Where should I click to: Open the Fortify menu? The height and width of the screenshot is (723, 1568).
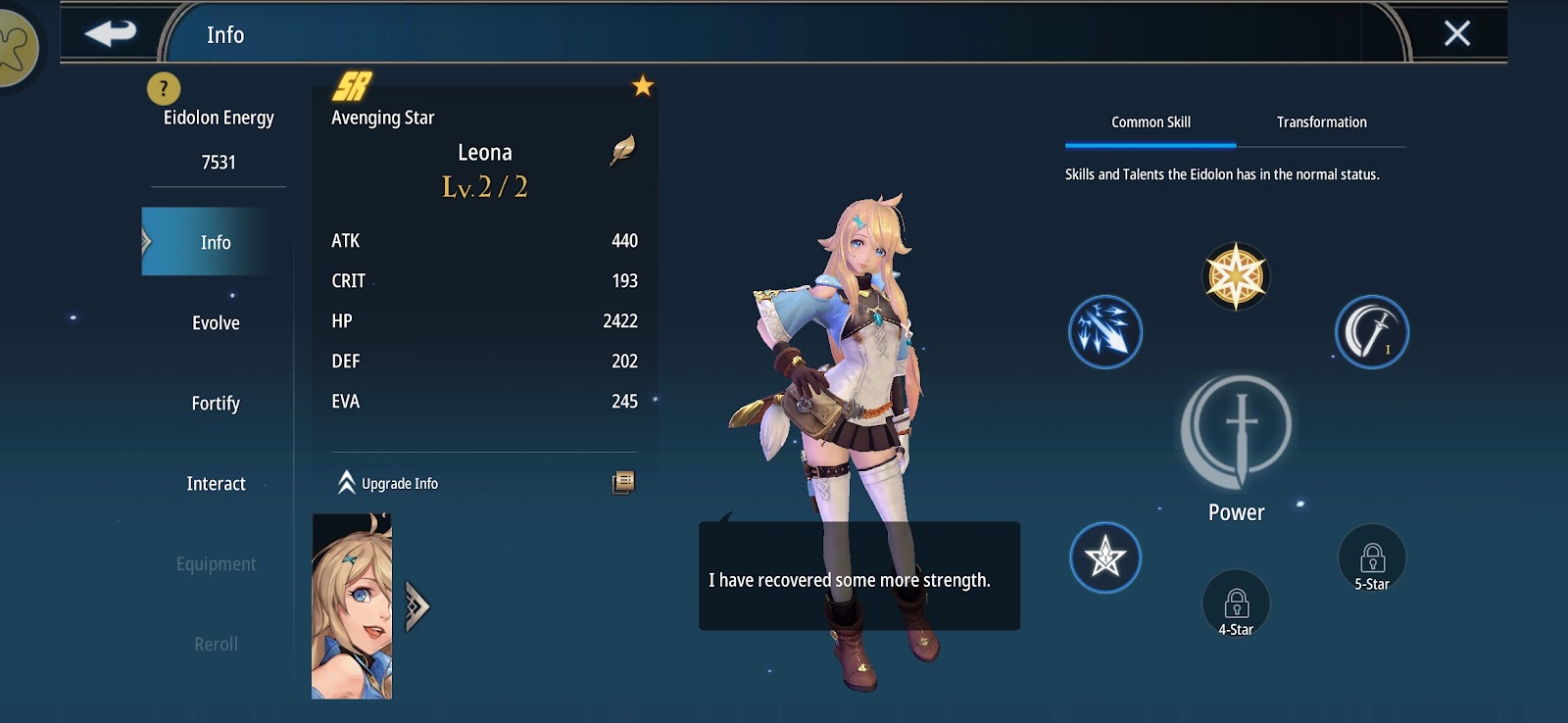(x=216, y=403)
